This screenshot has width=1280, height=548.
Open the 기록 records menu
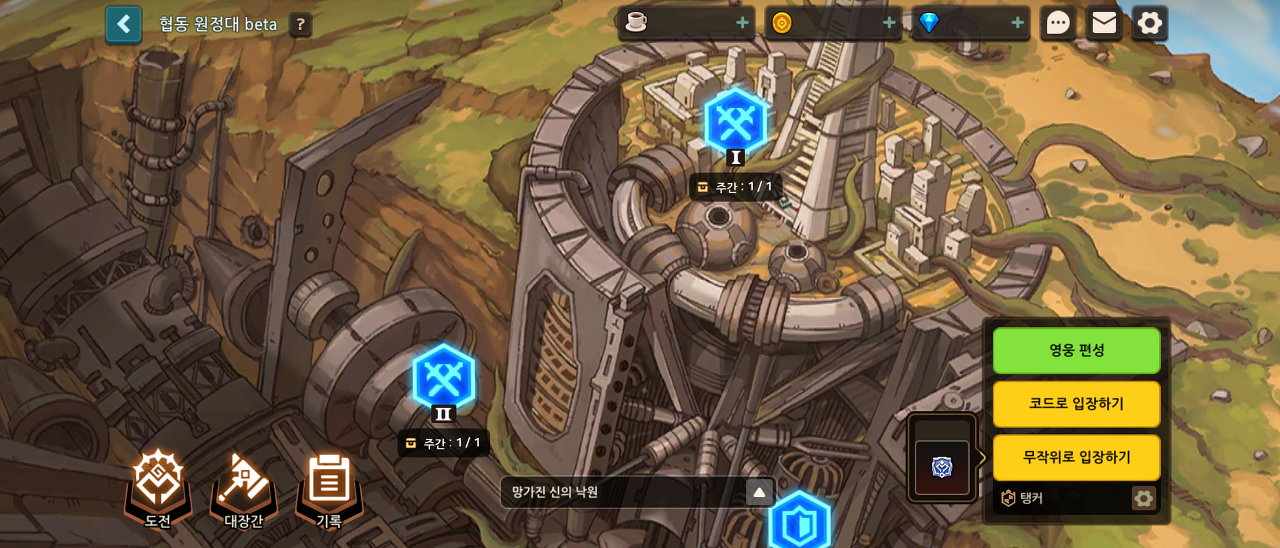[x=329, y=486]
